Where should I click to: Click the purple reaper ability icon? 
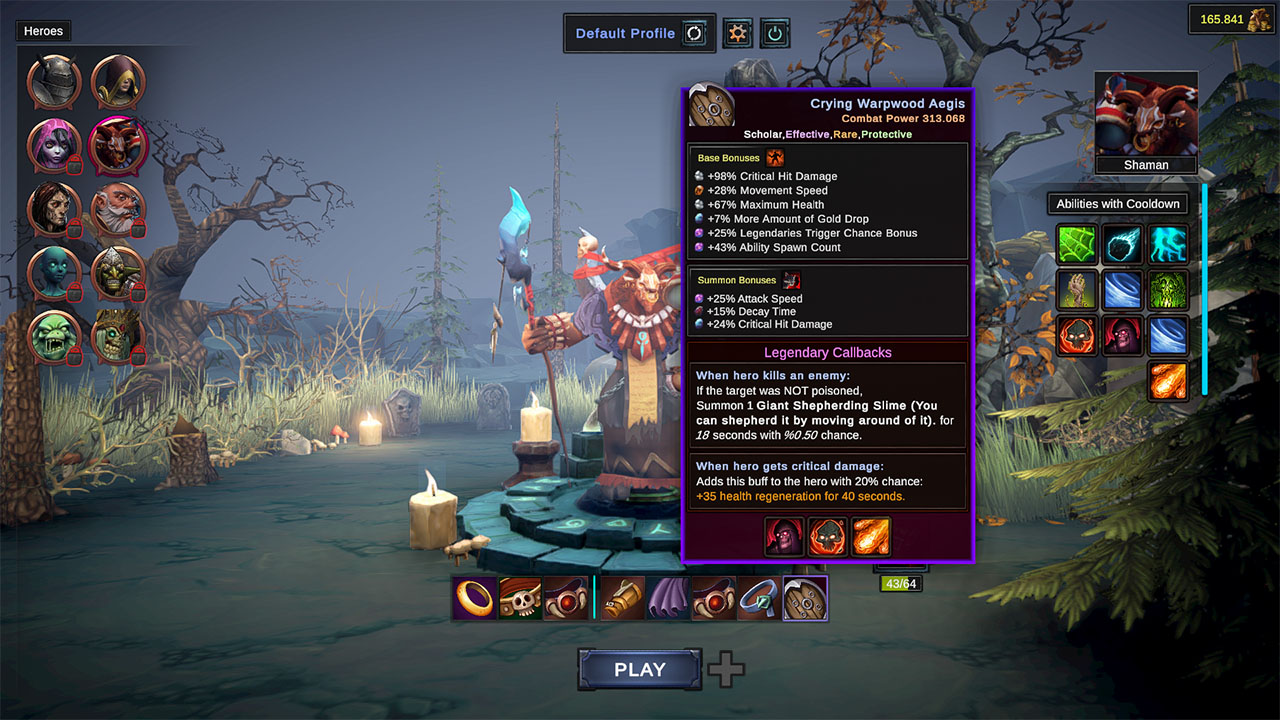[1121, 335]
